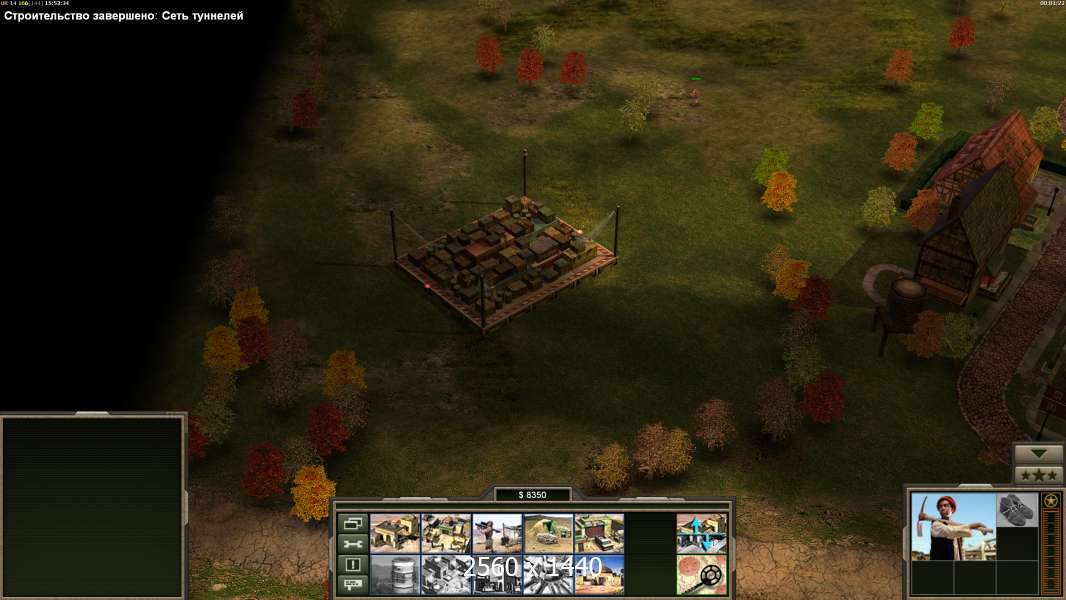The image size is (1066, 600).
Task: Open the wrench options button
Action: click(x=352, y=544)
